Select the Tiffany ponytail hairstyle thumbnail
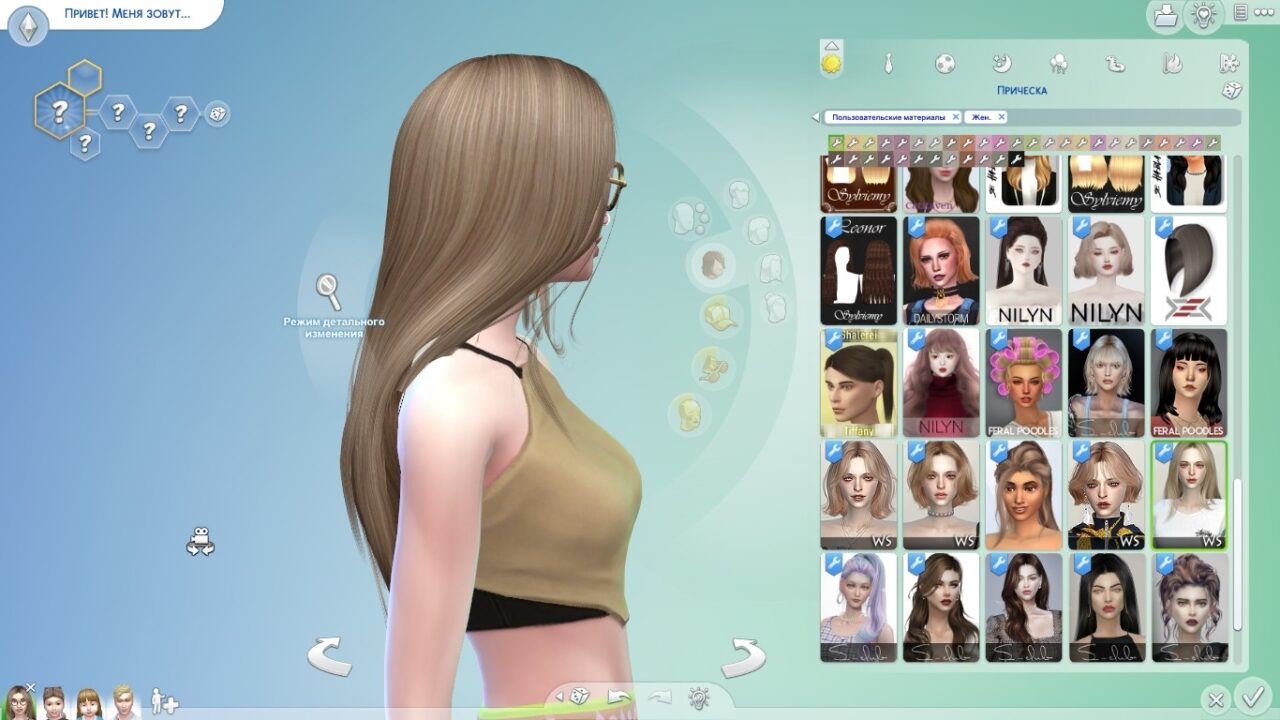The width and height of the screenshot is (1280, 720). [x=859, y=382]
